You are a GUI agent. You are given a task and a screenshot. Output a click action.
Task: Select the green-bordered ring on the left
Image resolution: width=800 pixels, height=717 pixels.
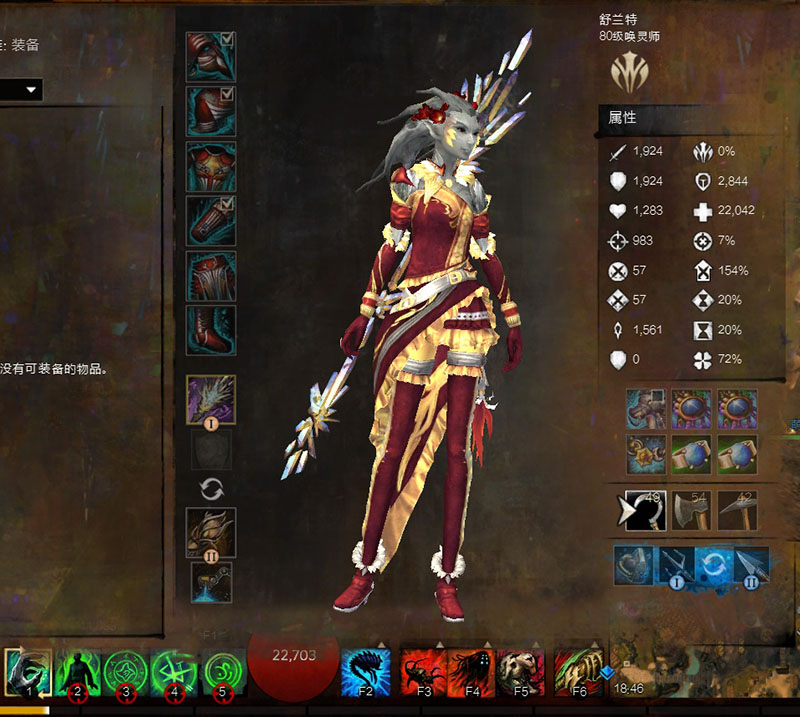coord(692,454)
